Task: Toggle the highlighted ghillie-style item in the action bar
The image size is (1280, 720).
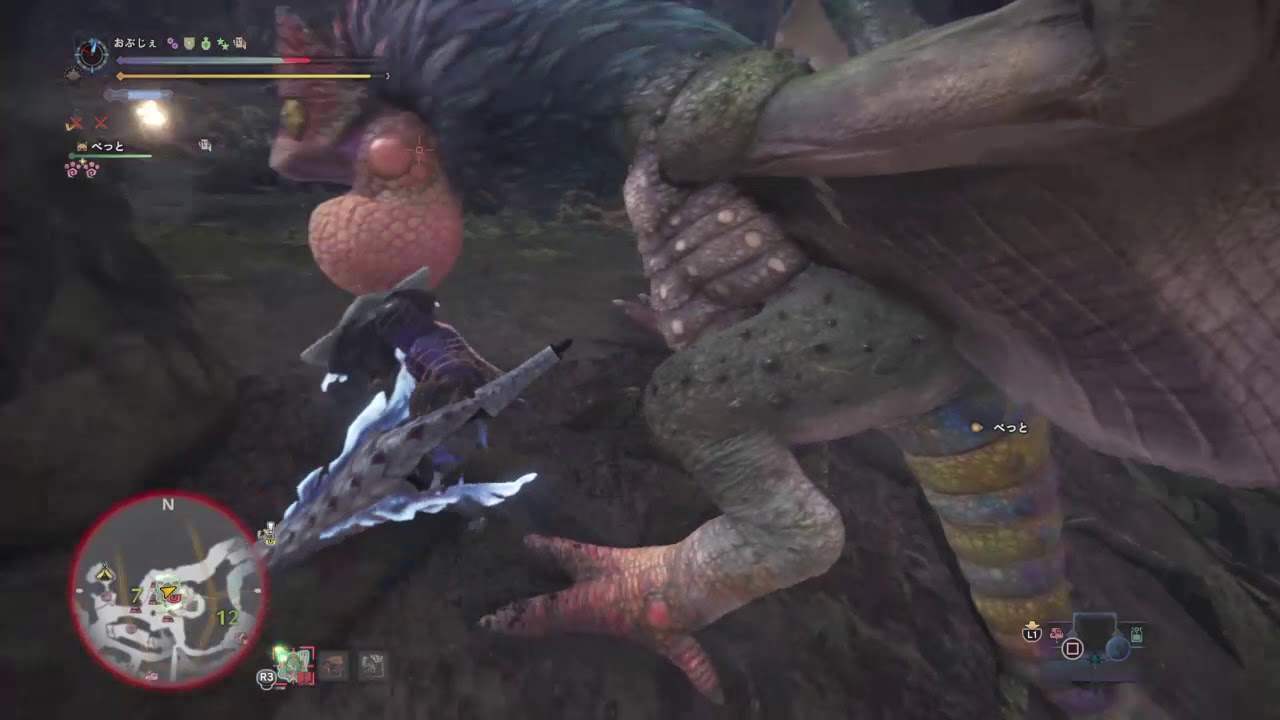Action: point(293,665)
